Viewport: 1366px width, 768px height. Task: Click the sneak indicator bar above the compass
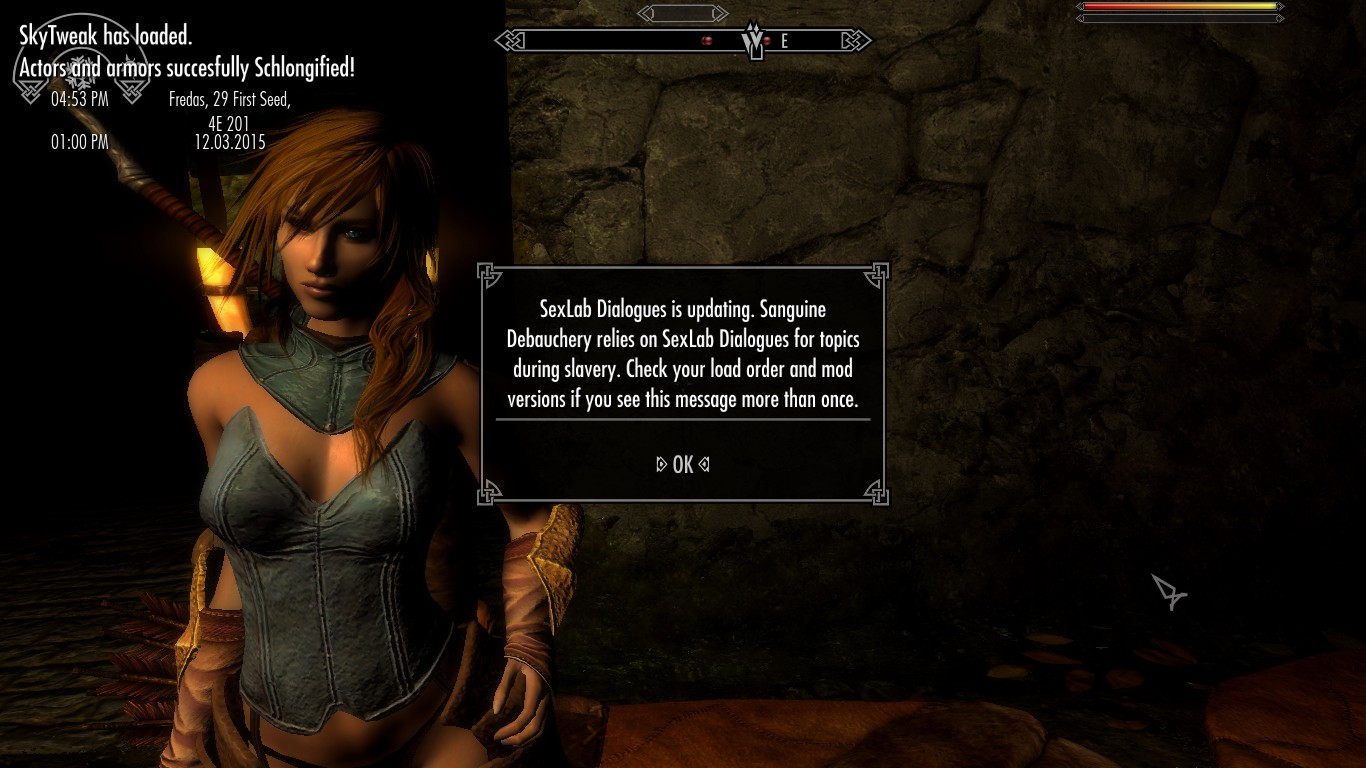tap(683, 13)
